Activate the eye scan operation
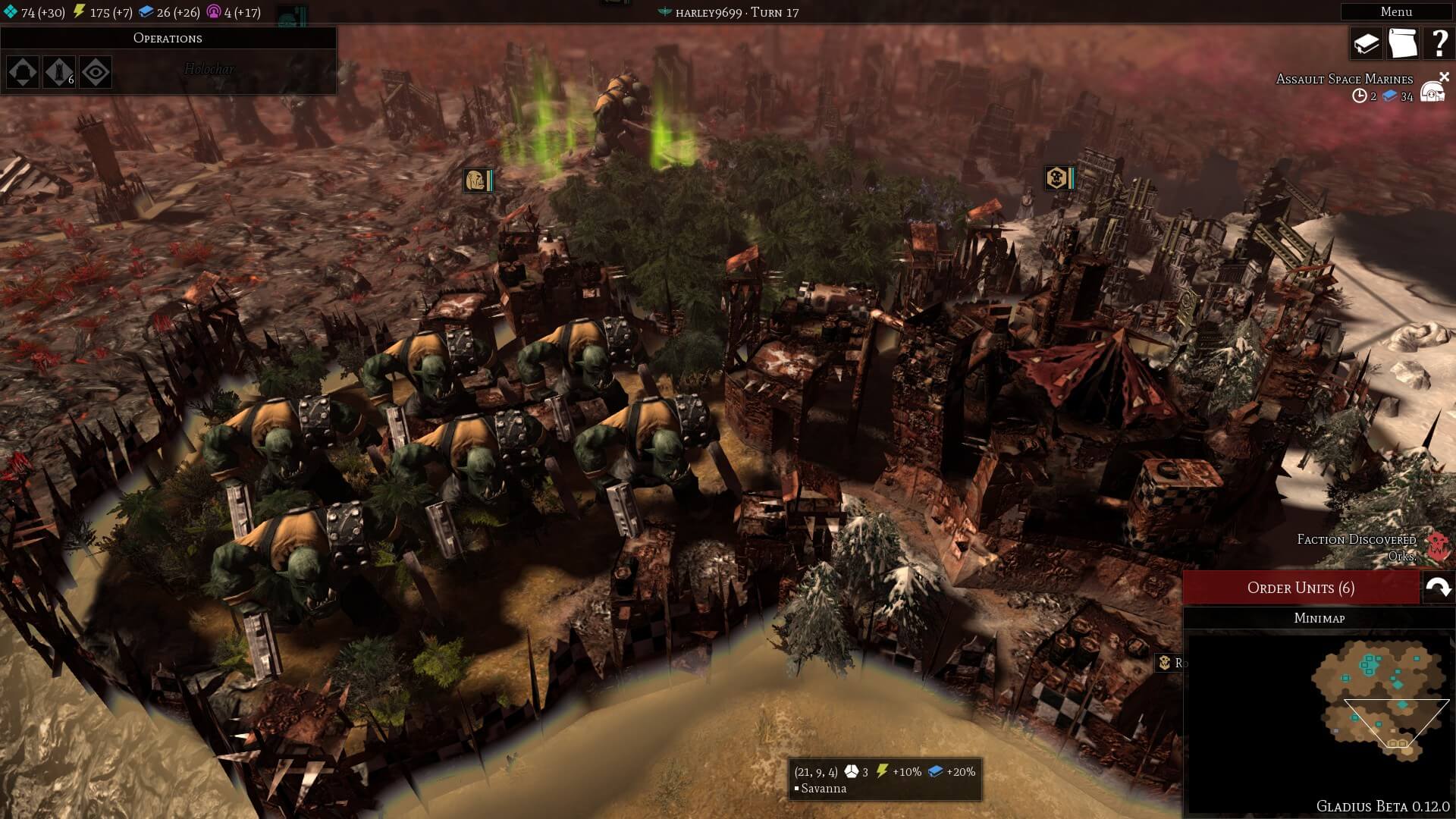Image resolution: width=1456 pixels, height=819 pixels. click(96, 72)
